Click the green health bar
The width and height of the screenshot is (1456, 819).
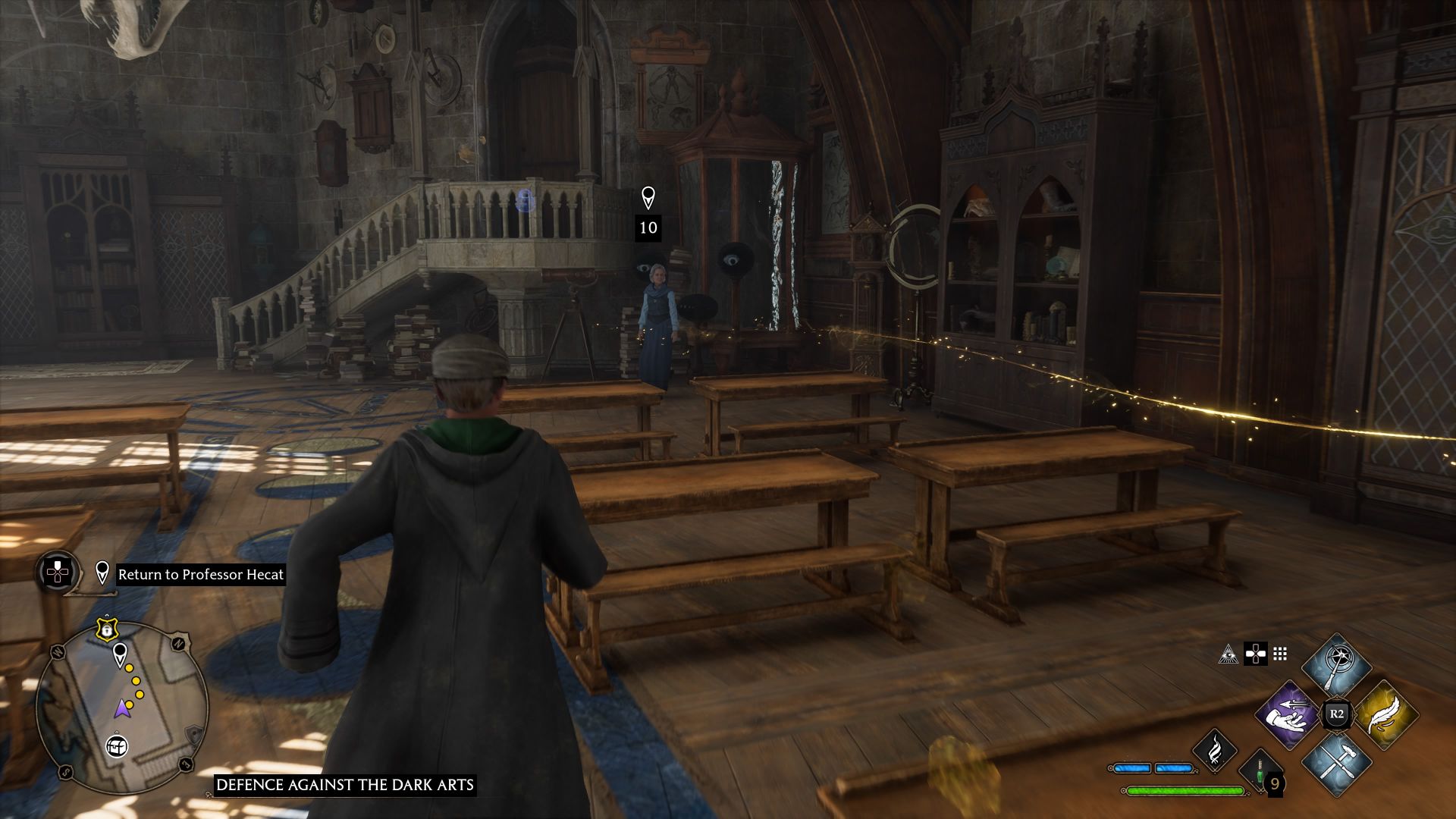click(x=1185, y=790)
